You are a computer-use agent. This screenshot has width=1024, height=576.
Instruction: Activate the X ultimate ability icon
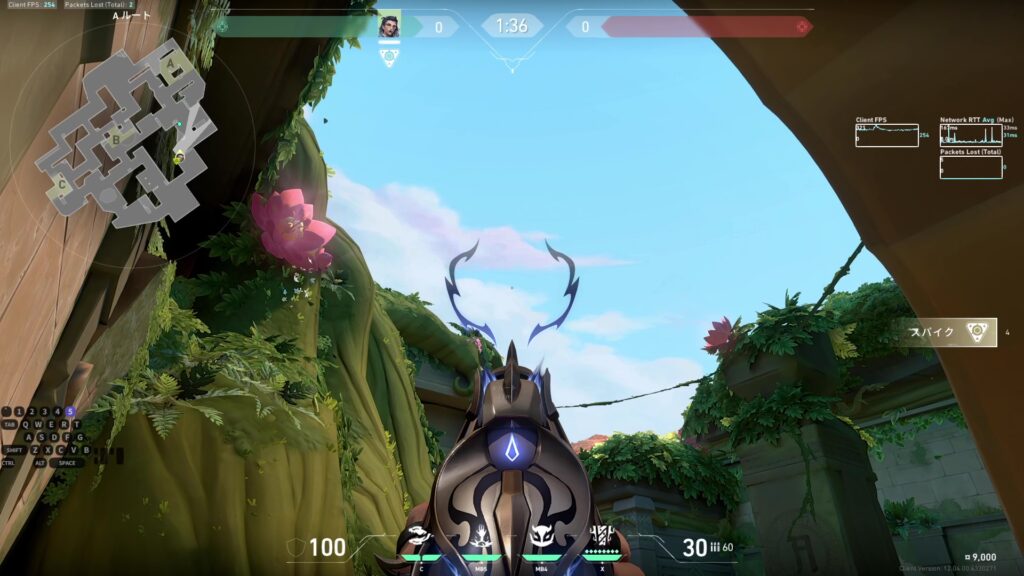[x=602, y=538]
